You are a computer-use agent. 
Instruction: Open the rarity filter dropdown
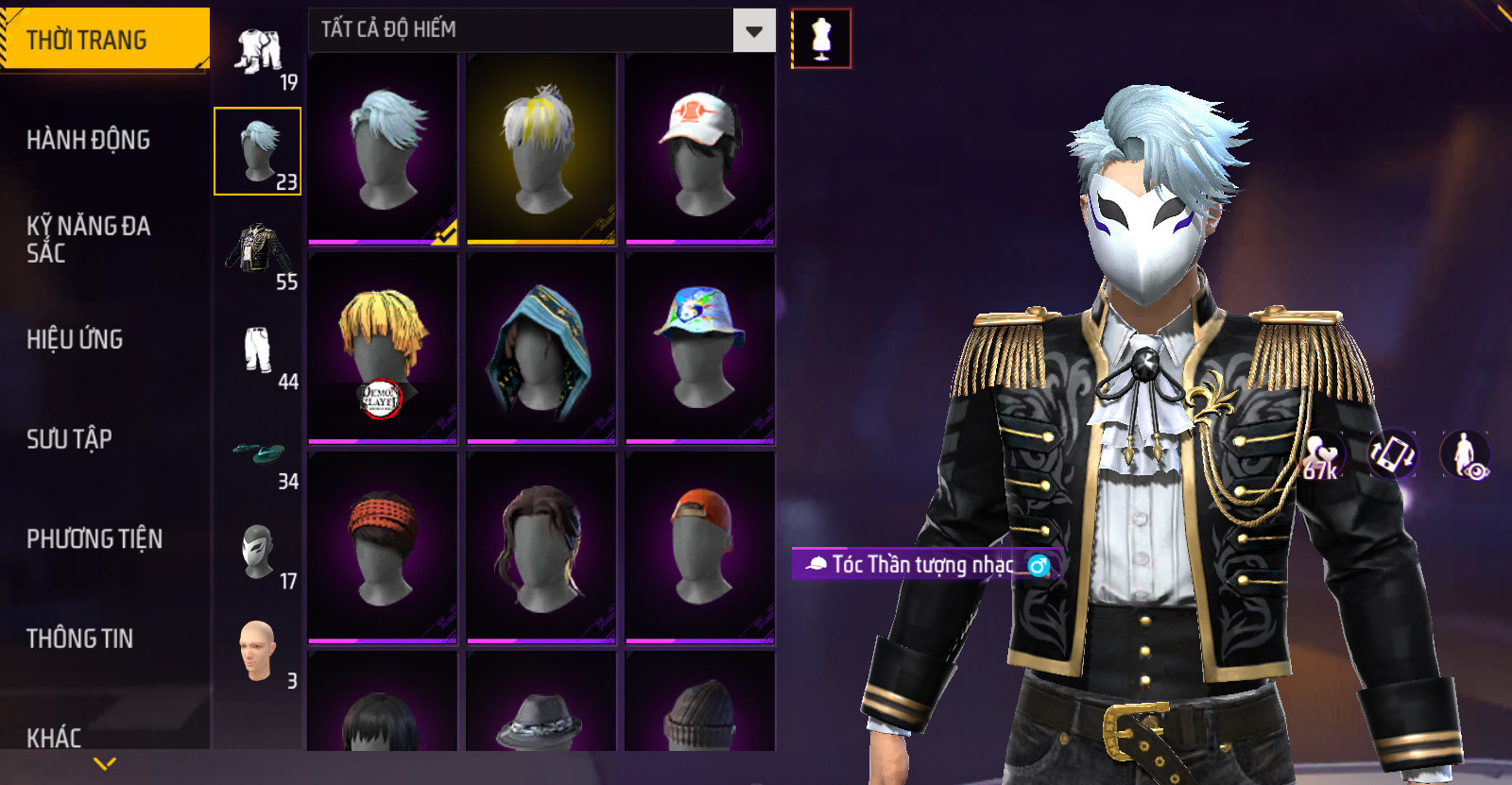[x=753, y=31]
